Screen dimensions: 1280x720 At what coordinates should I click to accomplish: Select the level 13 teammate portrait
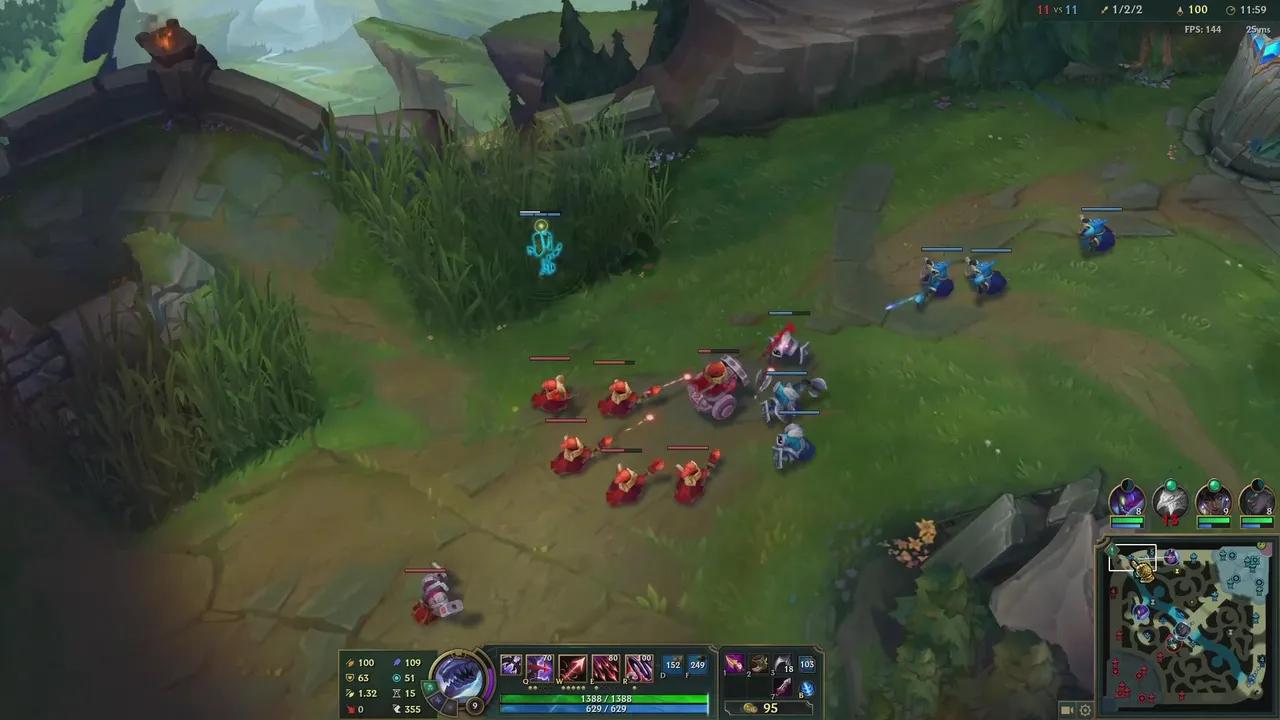1170,498
